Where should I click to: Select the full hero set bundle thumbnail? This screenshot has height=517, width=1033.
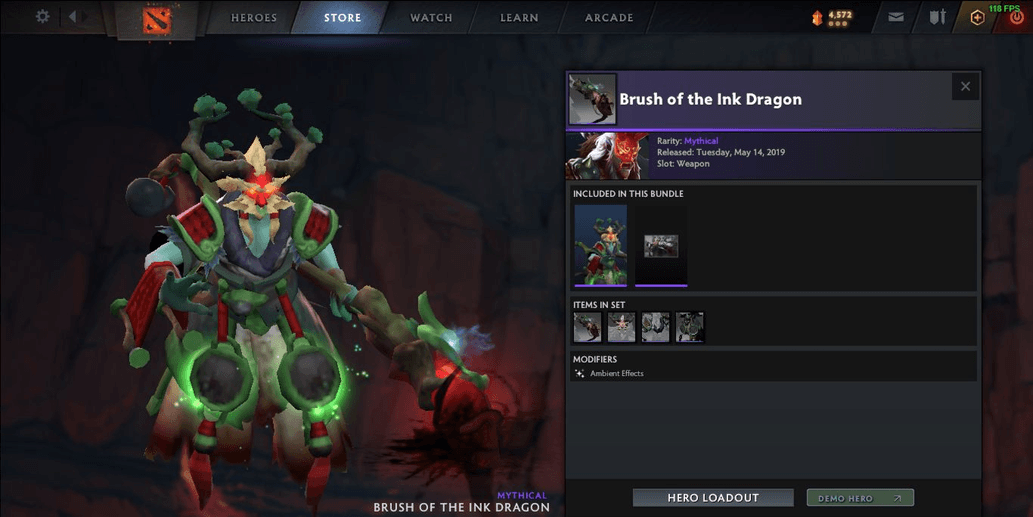tap(601, 245)
